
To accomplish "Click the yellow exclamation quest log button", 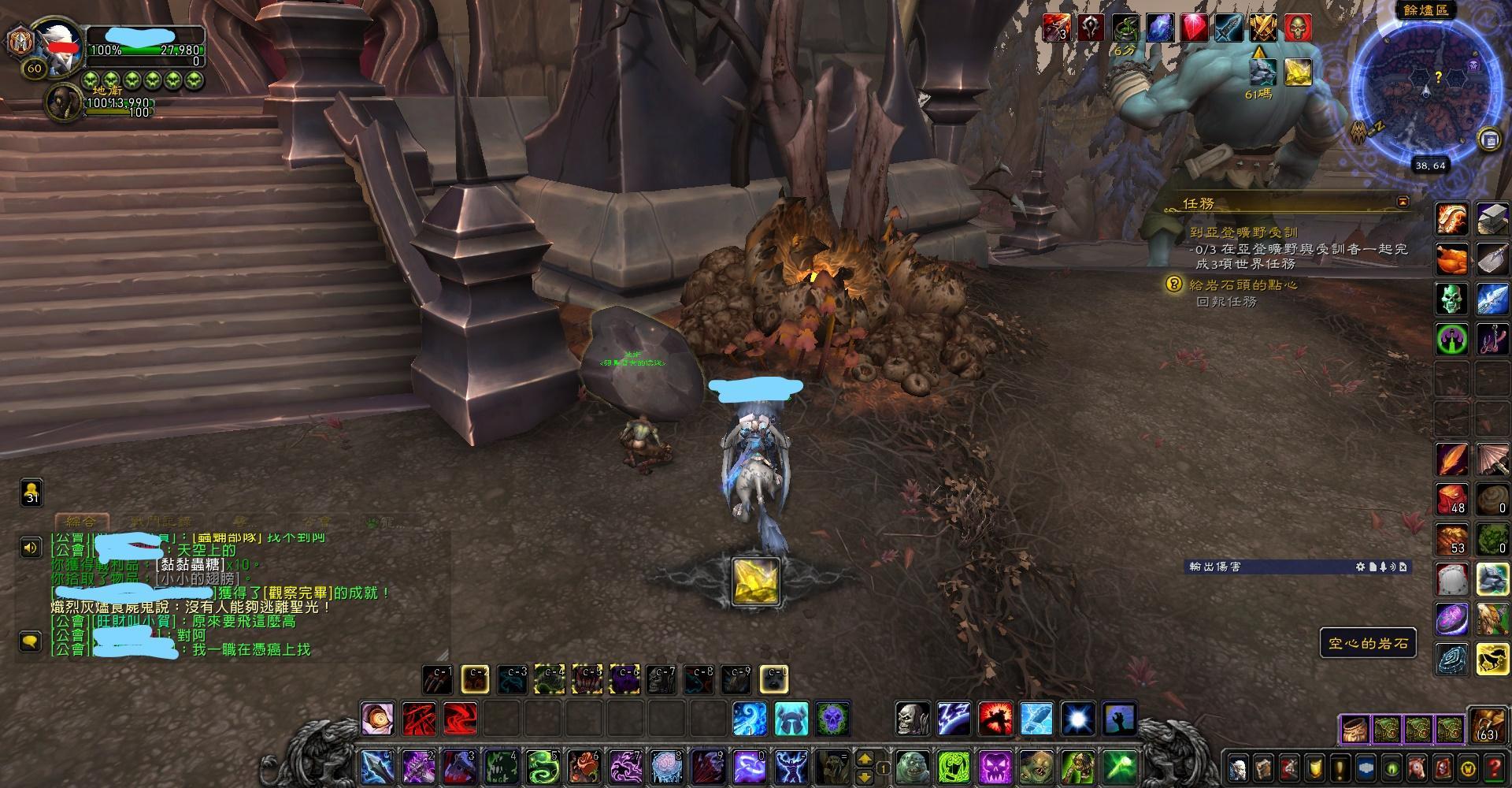I will tap(1339, 768).
